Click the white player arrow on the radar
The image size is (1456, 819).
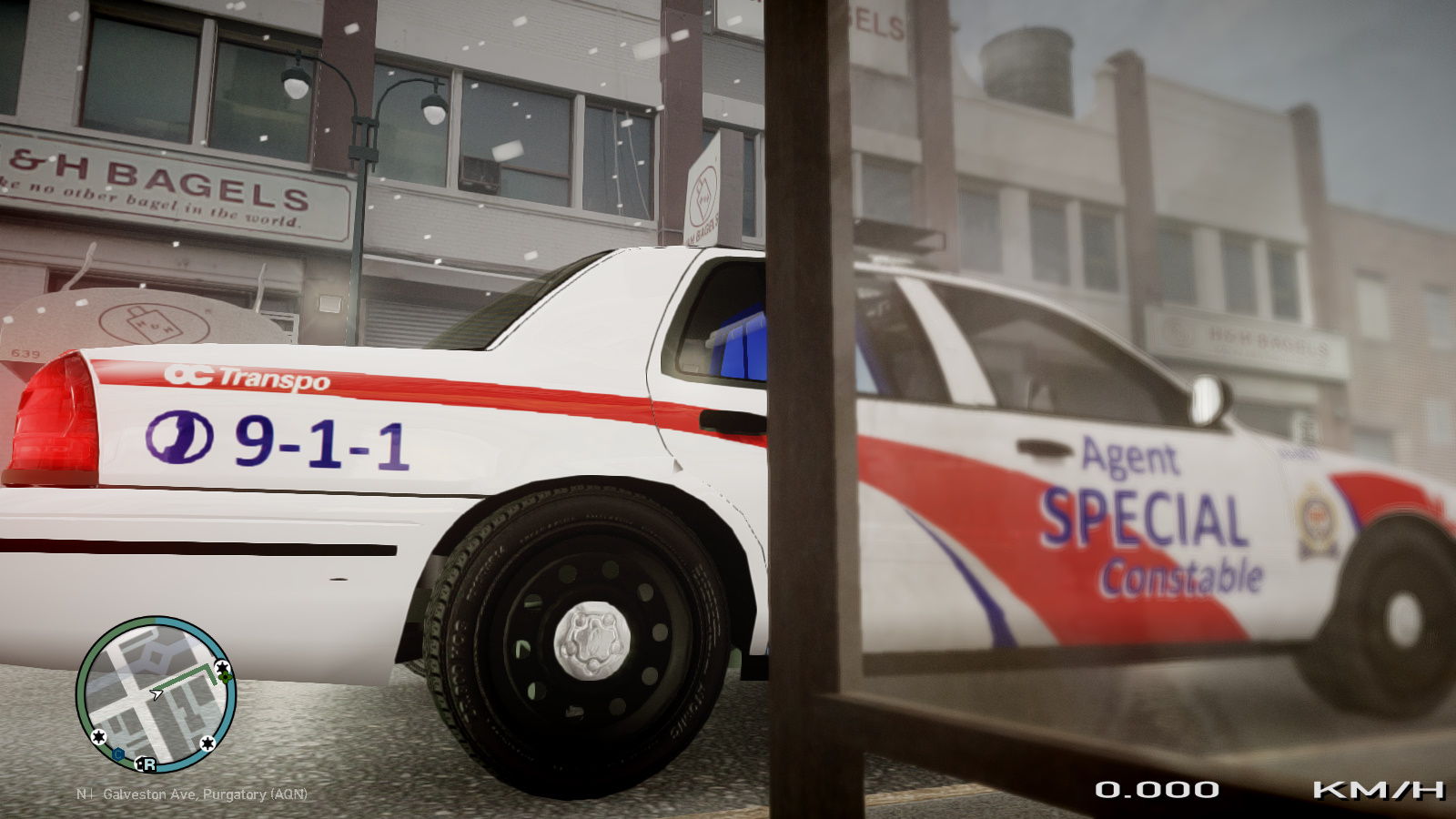(x=157, y=694)
